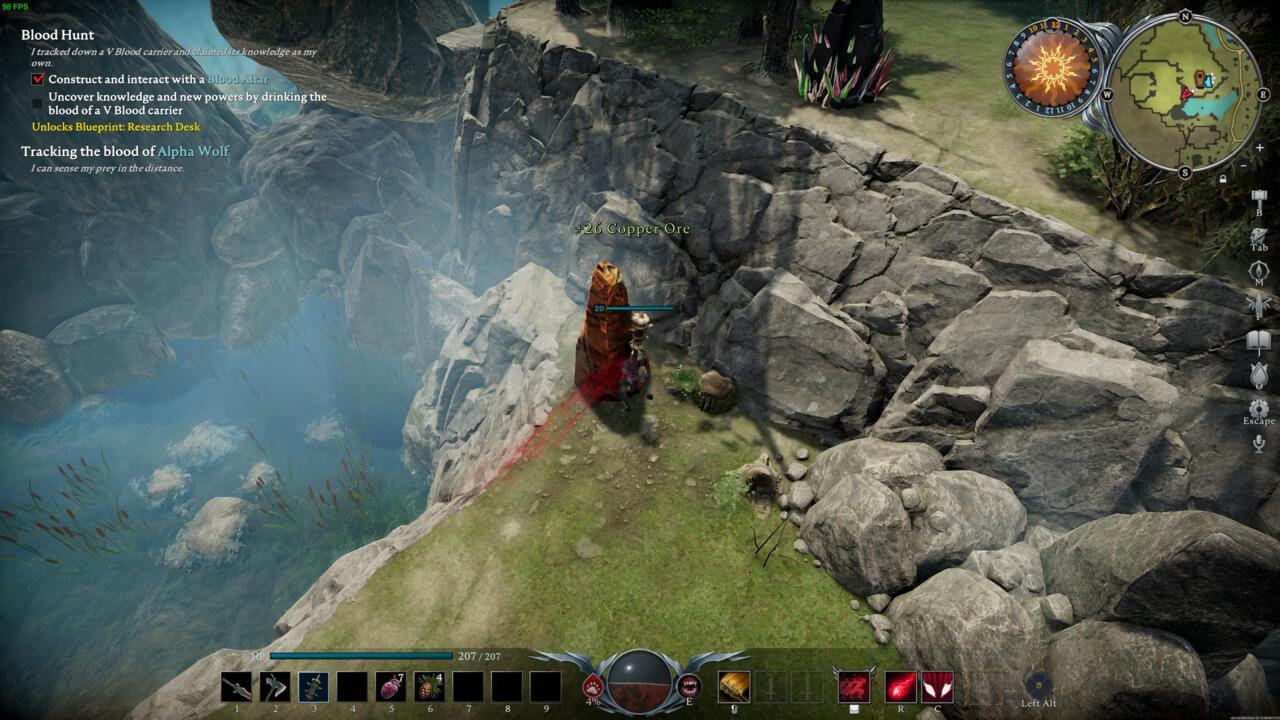Equip the axe in hotbar slot 2
Image resolution: width=1280 pixels, height=720 pixels.
click(275, 686)
